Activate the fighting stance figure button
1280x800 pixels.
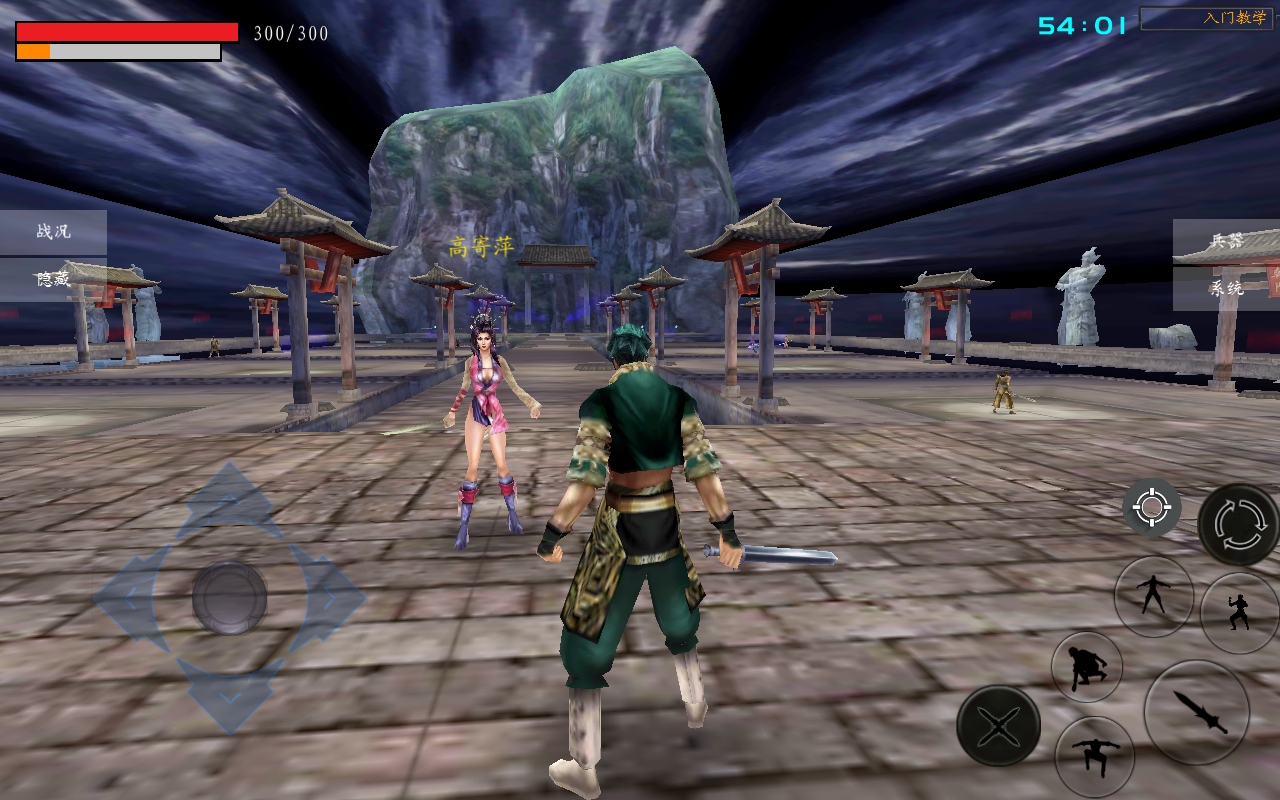pyautogui.click(x=1239, y=612)
